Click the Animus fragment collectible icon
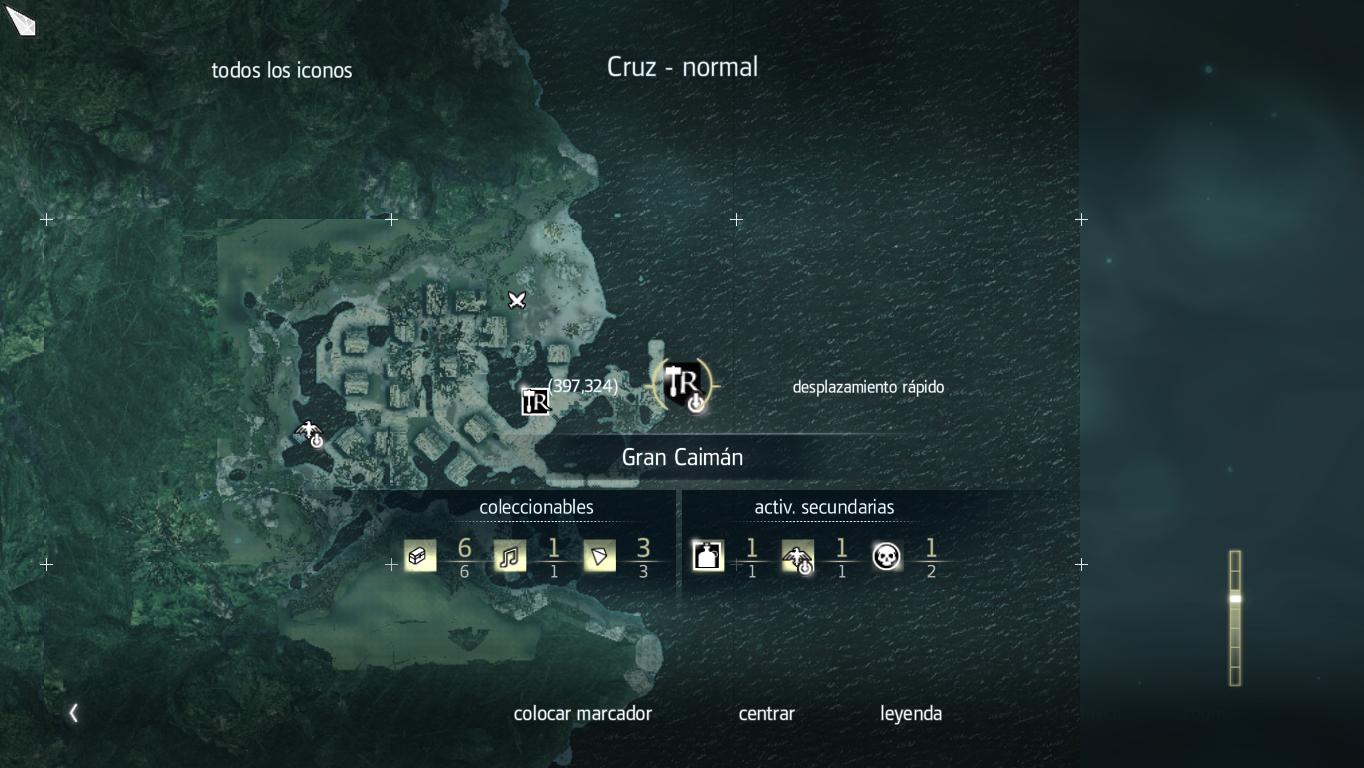Image resolution: width=1364 pixels, height=768 pixels. tap(599, 556)
